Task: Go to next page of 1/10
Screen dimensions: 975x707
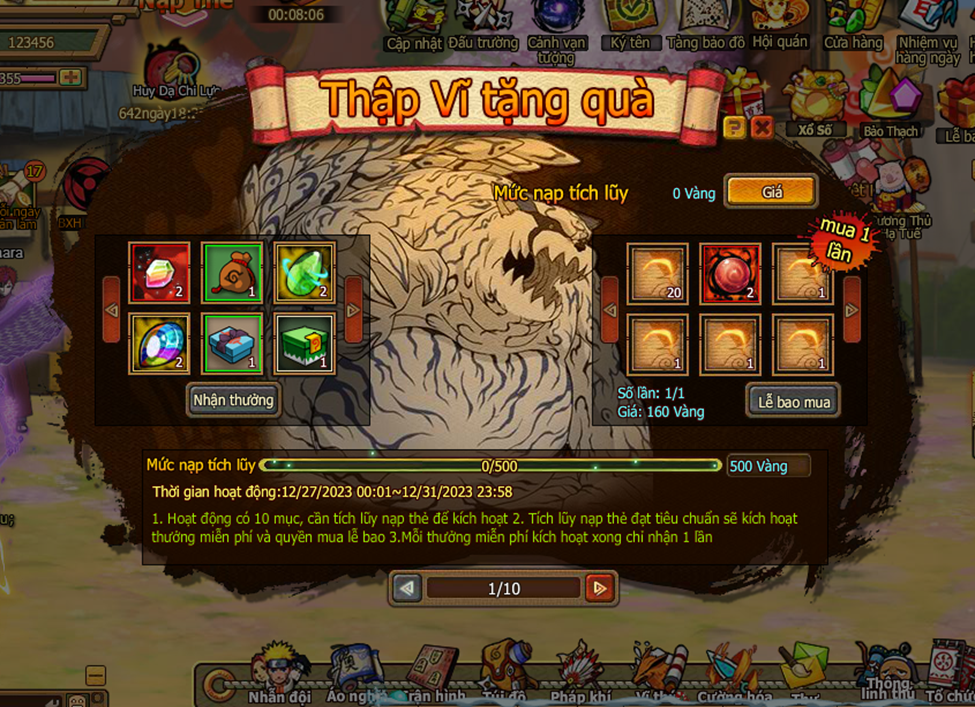Action: pos(599,588)
